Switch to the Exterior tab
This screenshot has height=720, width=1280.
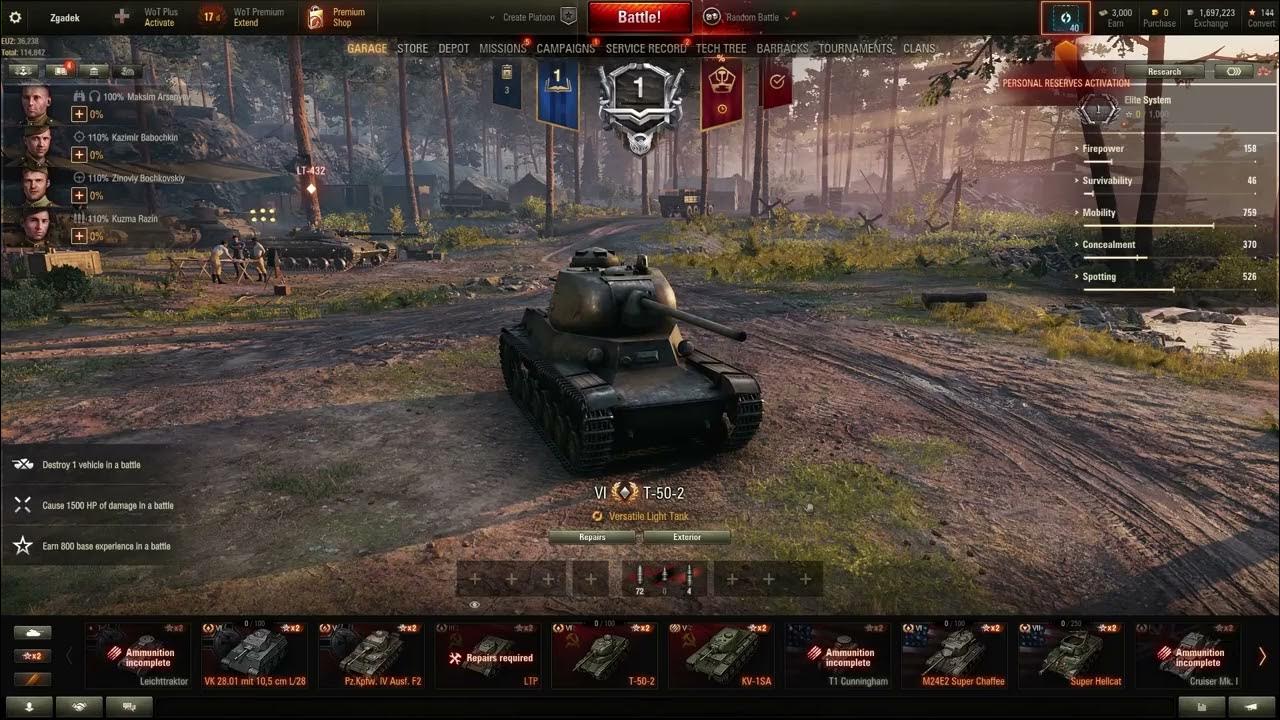(x=687, y=537)
